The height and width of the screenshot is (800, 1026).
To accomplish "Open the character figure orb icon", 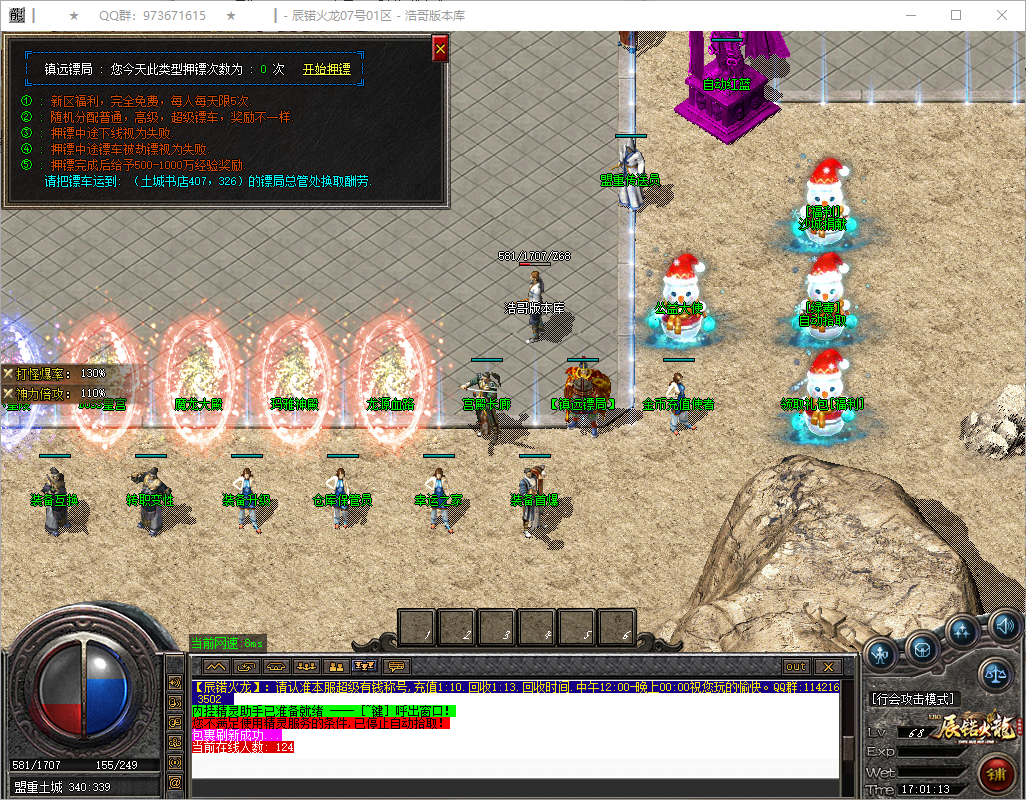I will tap(881, 655).
